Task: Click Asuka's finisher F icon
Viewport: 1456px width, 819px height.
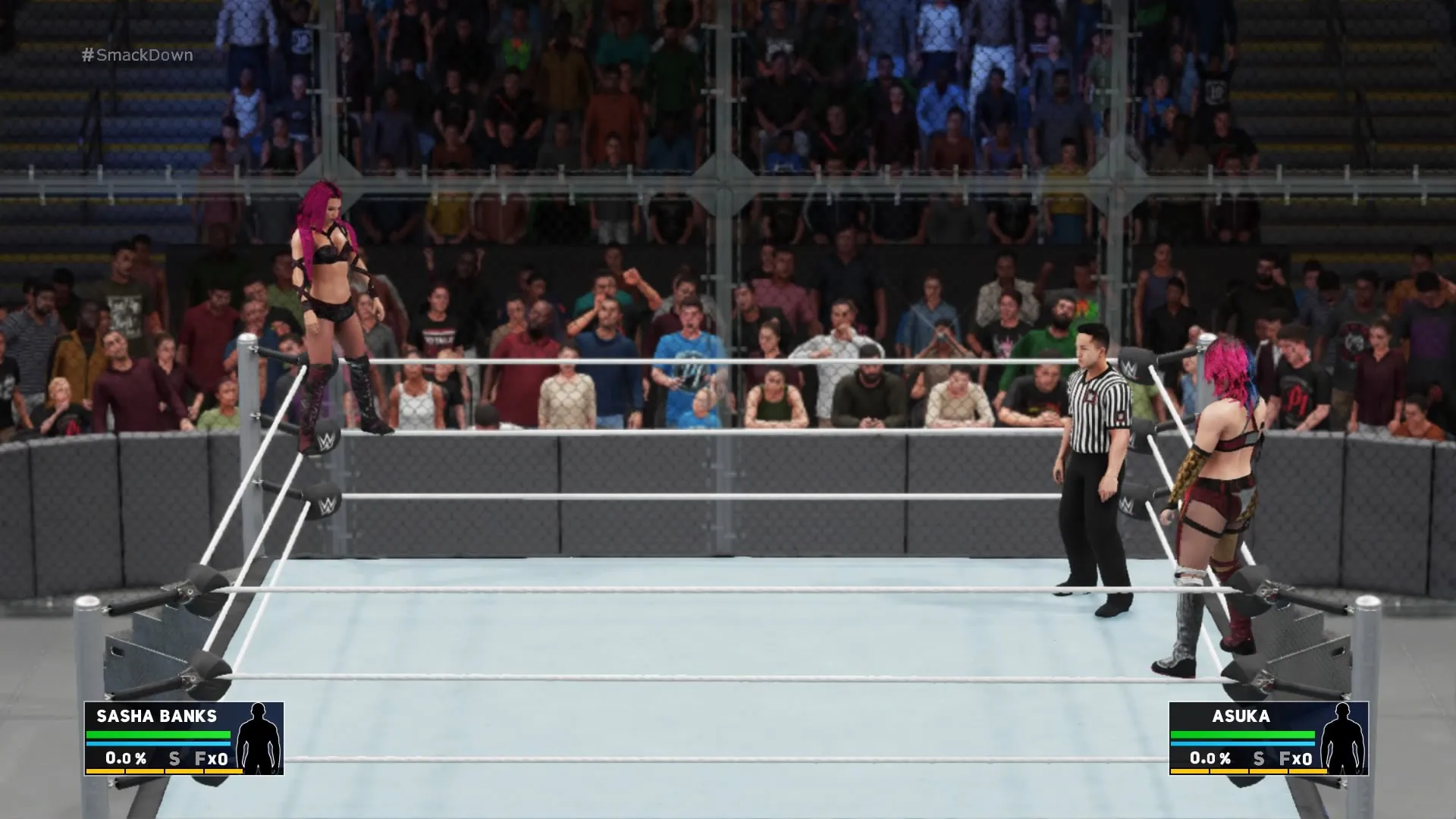Action: click(1285, 758)
